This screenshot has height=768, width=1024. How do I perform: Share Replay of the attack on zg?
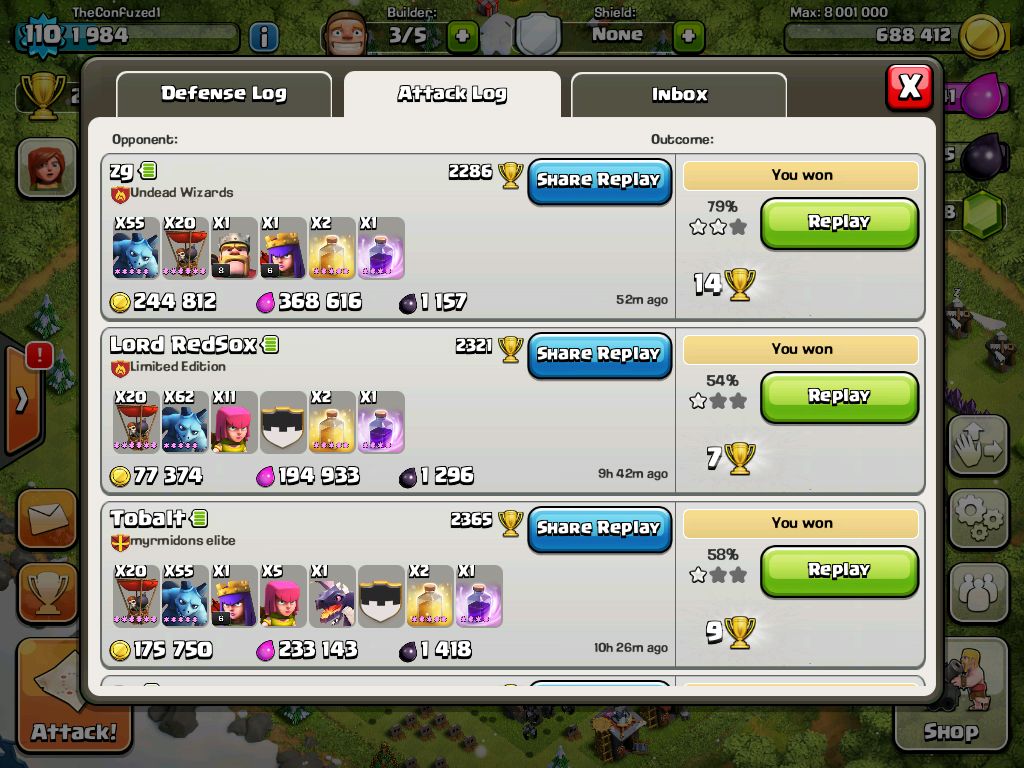point(599,181)
